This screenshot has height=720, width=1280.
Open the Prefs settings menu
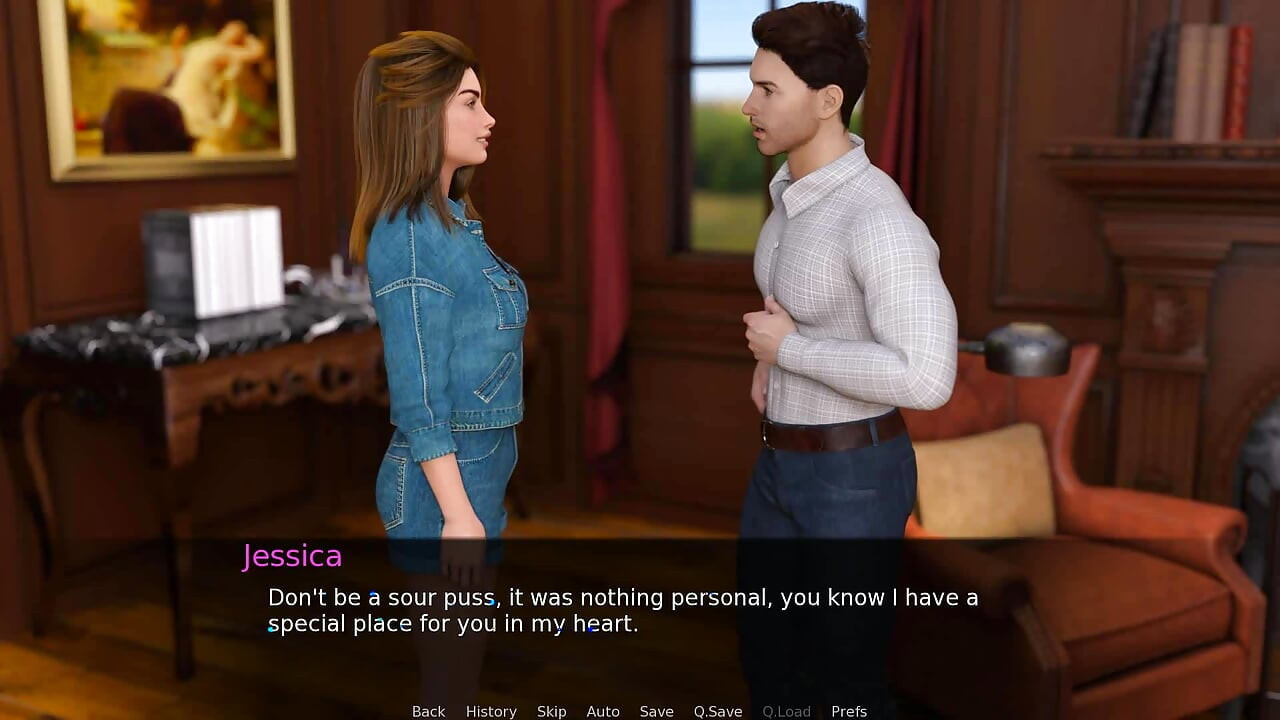tap(849, 711)
